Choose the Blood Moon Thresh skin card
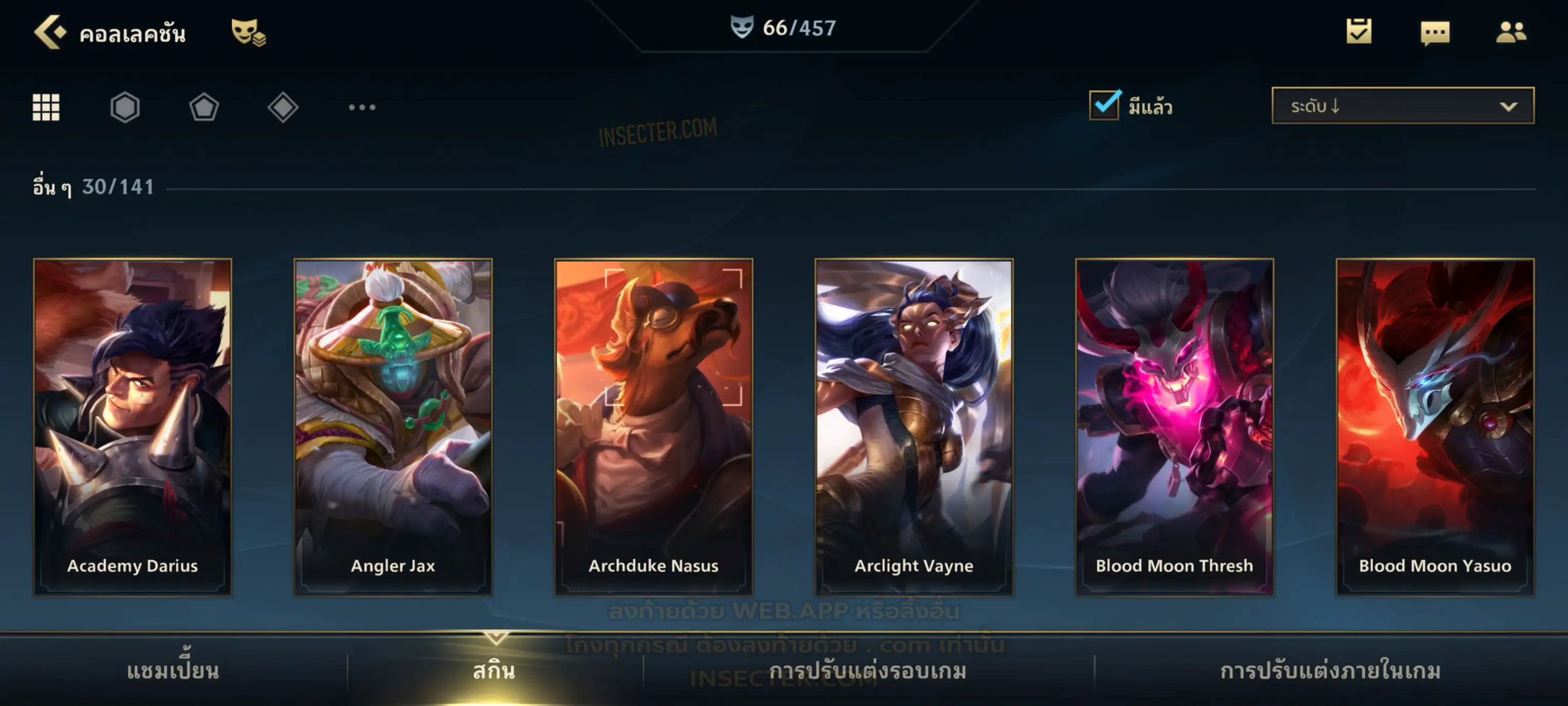This screenshot has width=1568, height=706. click(1174, 426)
